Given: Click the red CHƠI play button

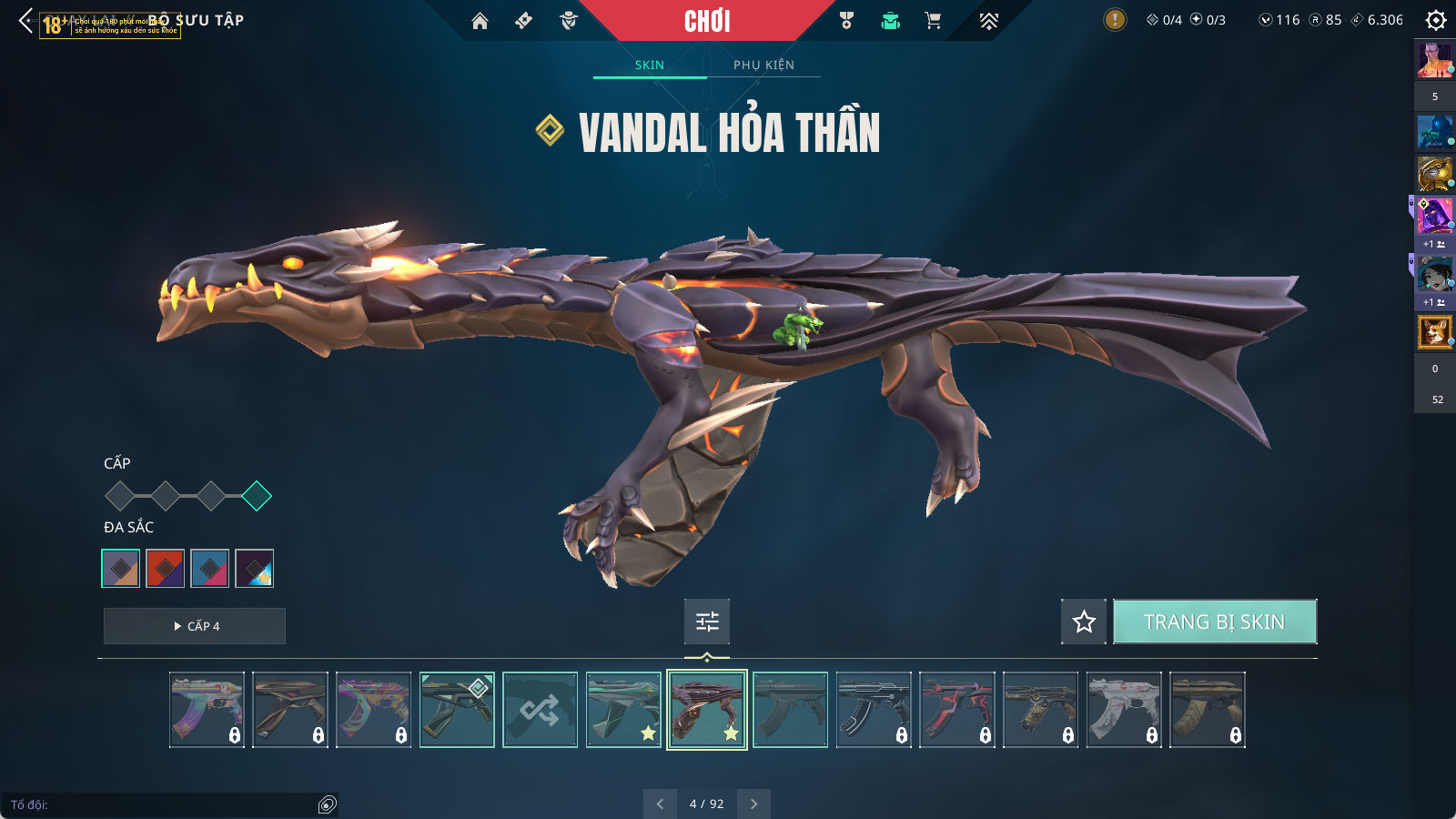Looking at the screenshot, I should coord(707,21).
